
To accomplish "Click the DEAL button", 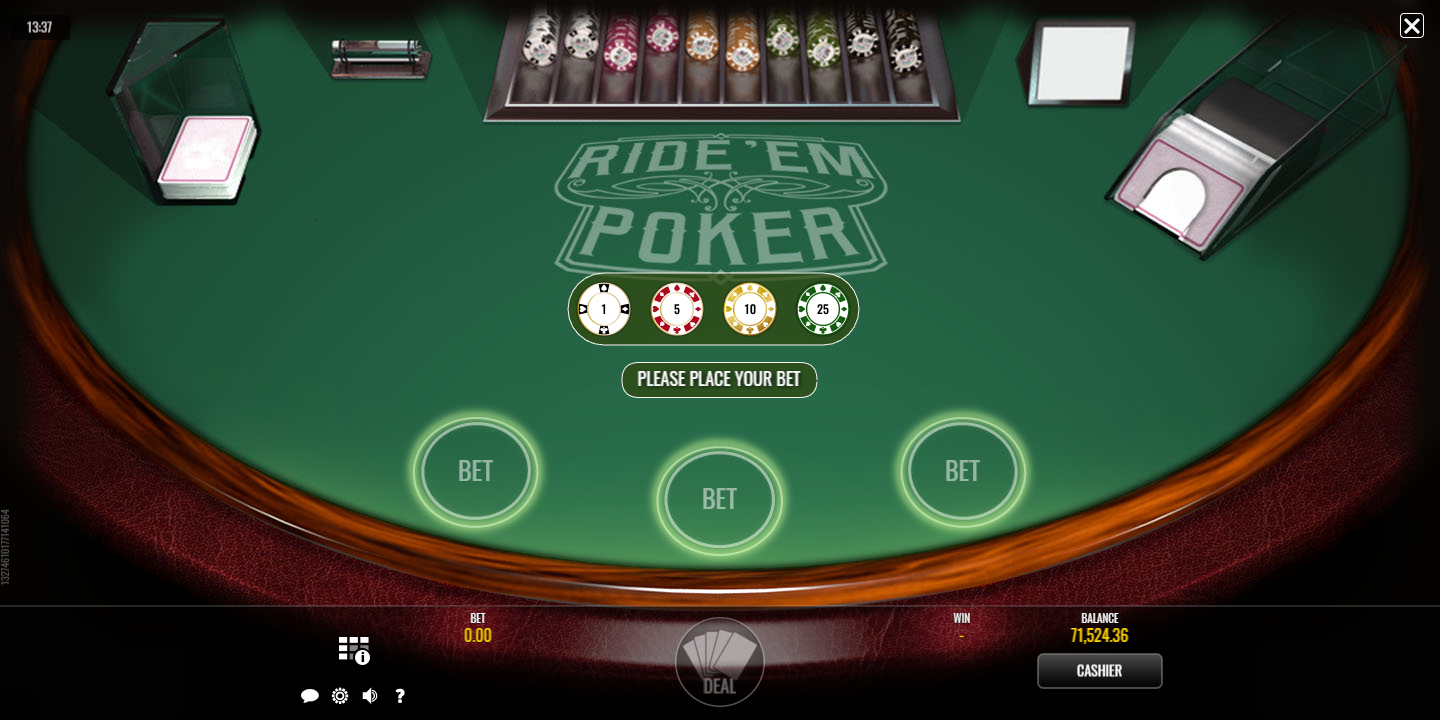I will pos(719,662).
